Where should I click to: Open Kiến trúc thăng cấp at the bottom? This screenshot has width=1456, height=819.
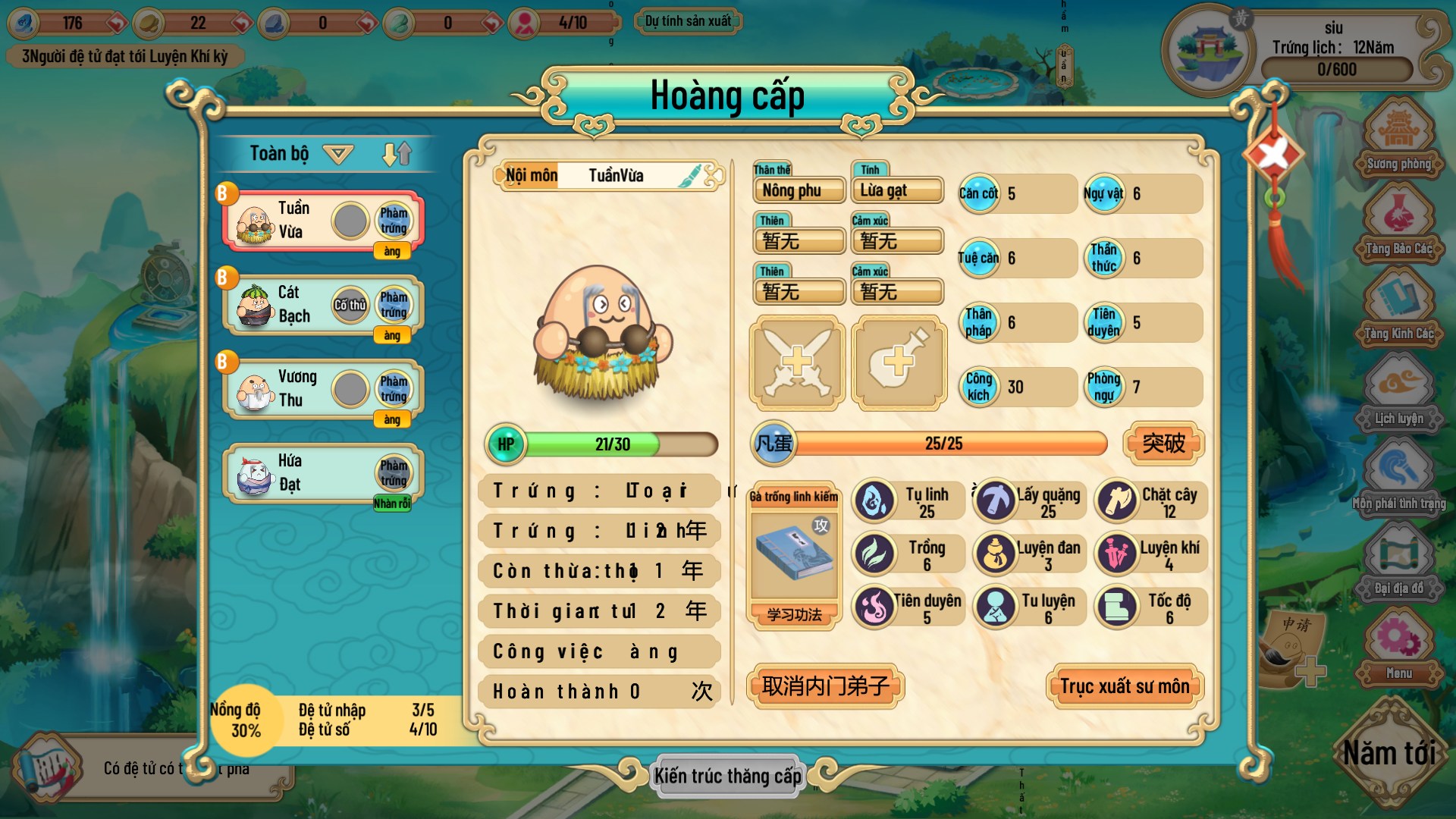tap(726, 776)
